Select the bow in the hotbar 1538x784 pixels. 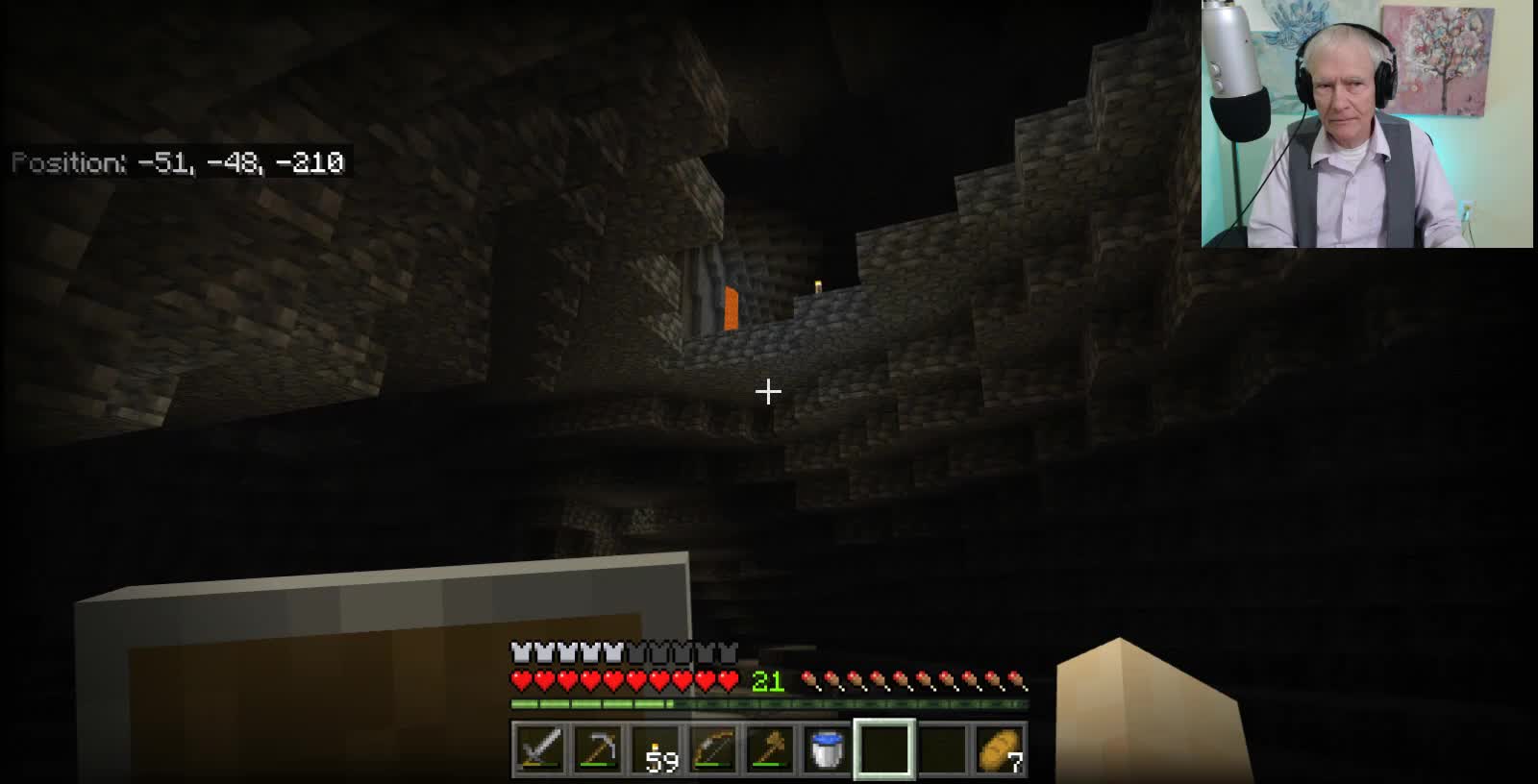click(x=712, y=748)
